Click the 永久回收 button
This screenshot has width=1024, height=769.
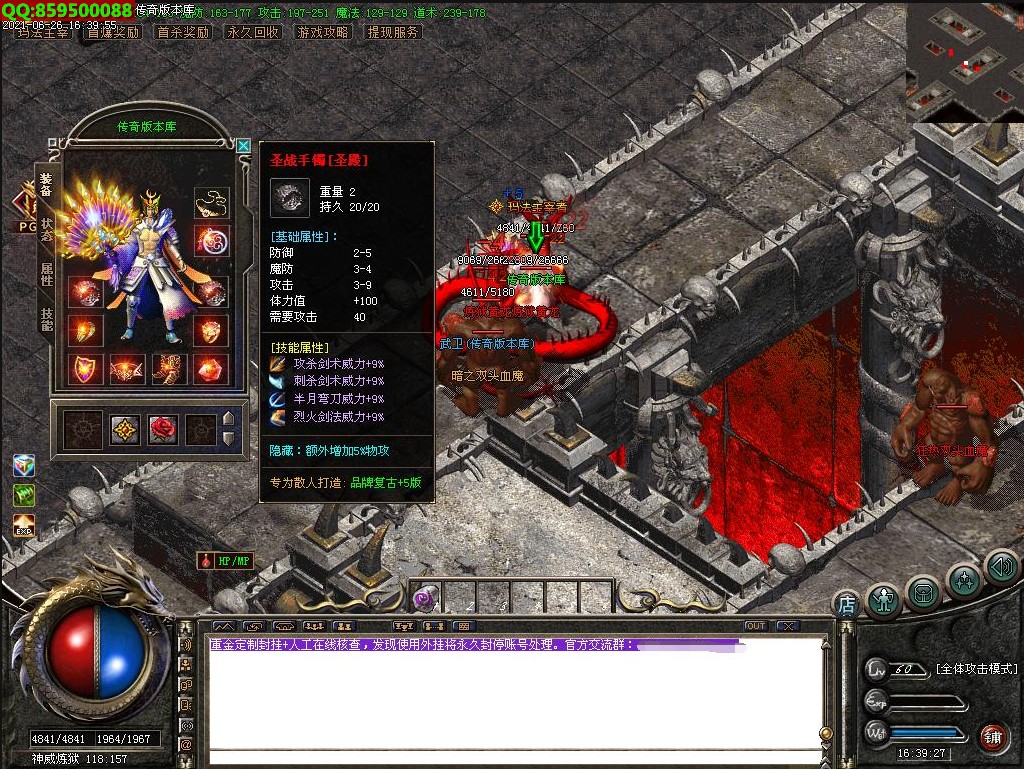tap(253, 32)
